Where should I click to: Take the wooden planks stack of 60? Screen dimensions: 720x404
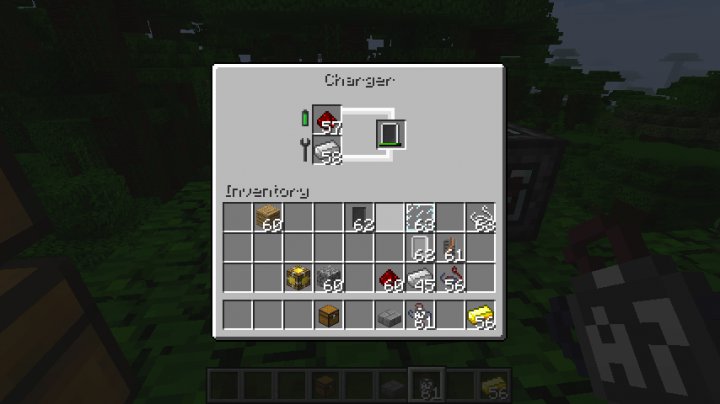point(267,216)
